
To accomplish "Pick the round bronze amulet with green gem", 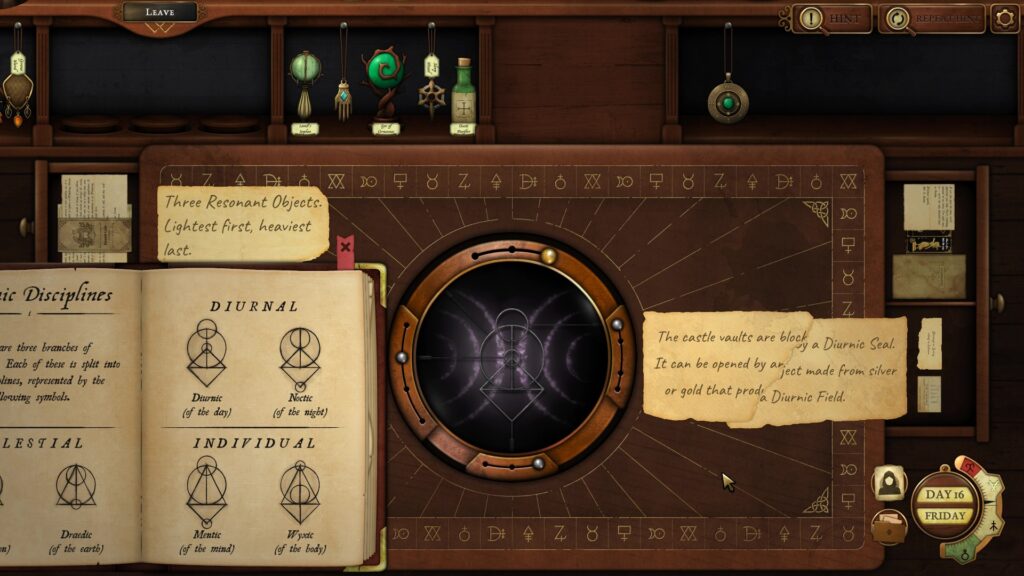I will [727, 100].
